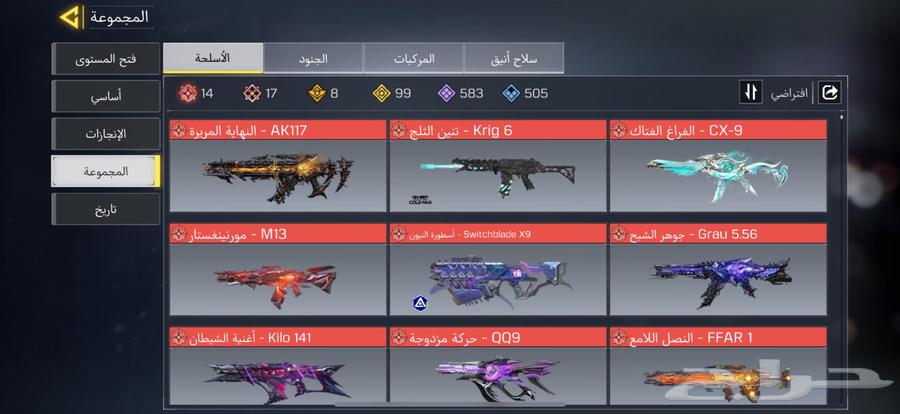The width and height of the screenshot is (900, 414).
Task: Go back with the yellow arrow
Action: (x=69, y=18)
